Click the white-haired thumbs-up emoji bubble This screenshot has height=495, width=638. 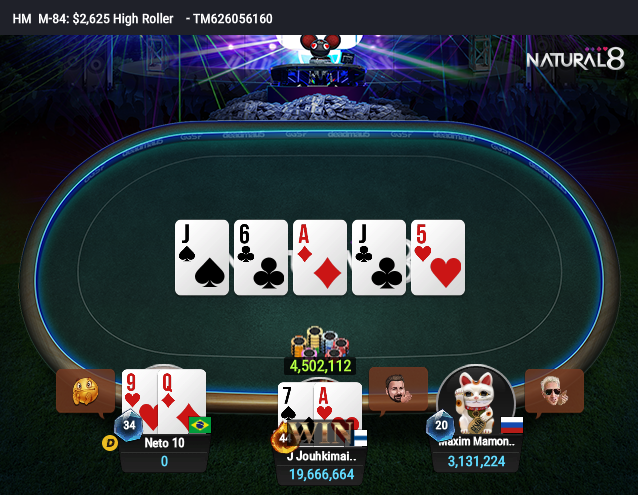pyautogui.click(x=553, y=389)
